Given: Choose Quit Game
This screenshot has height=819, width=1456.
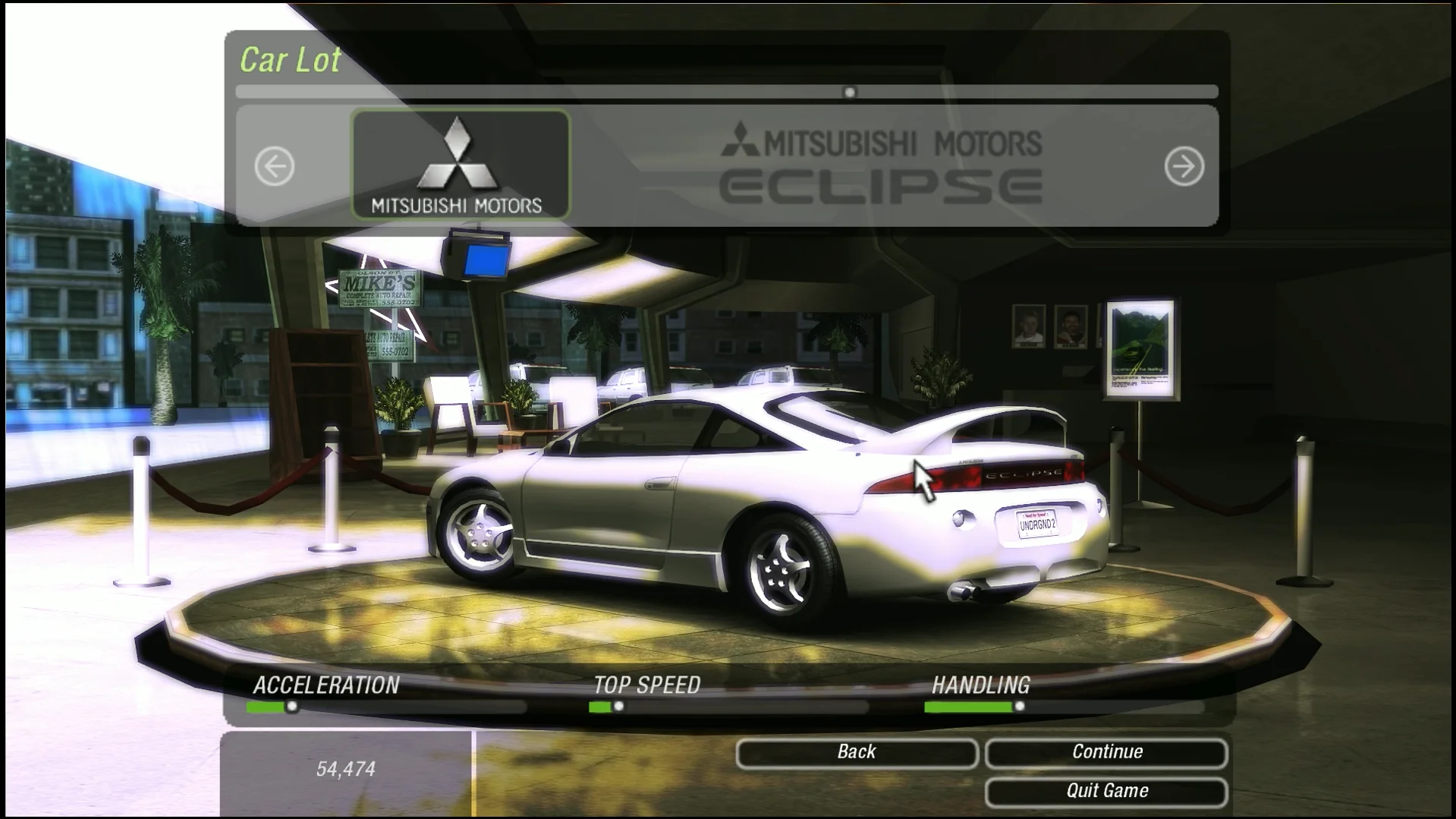Looking at the screenshot, I should (x=1106, y=791).
